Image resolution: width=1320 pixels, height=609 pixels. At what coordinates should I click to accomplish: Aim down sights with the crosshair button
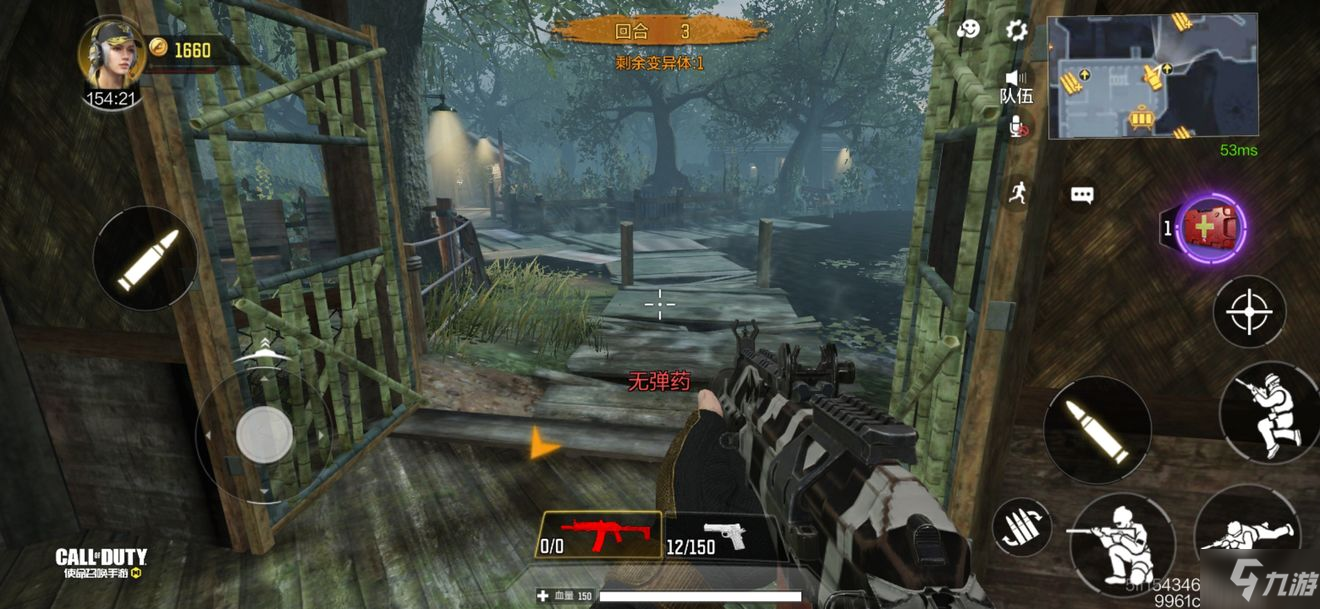coord(1249,312)
